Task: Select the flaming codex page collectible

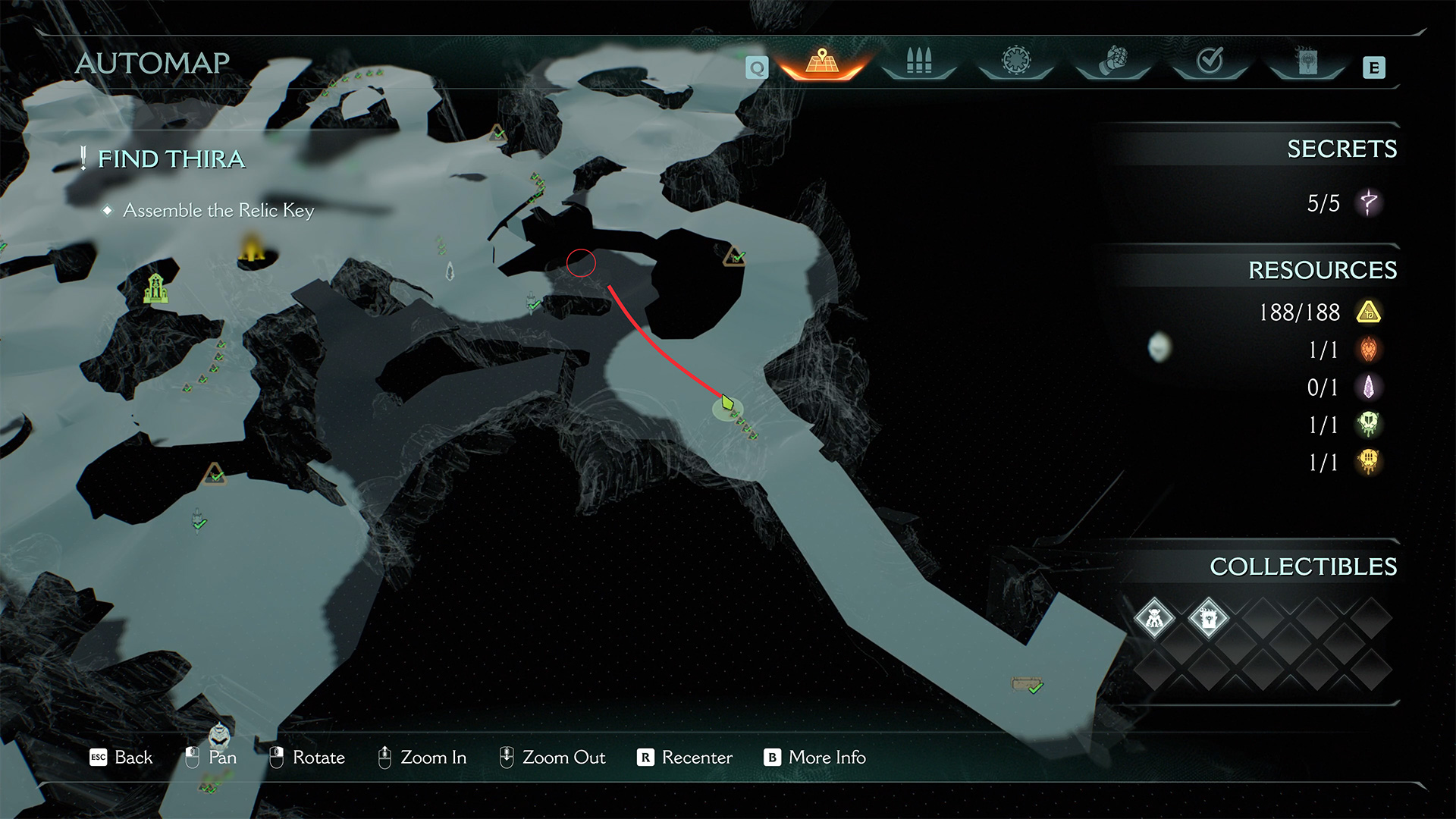Action: tap(1208, 618)
